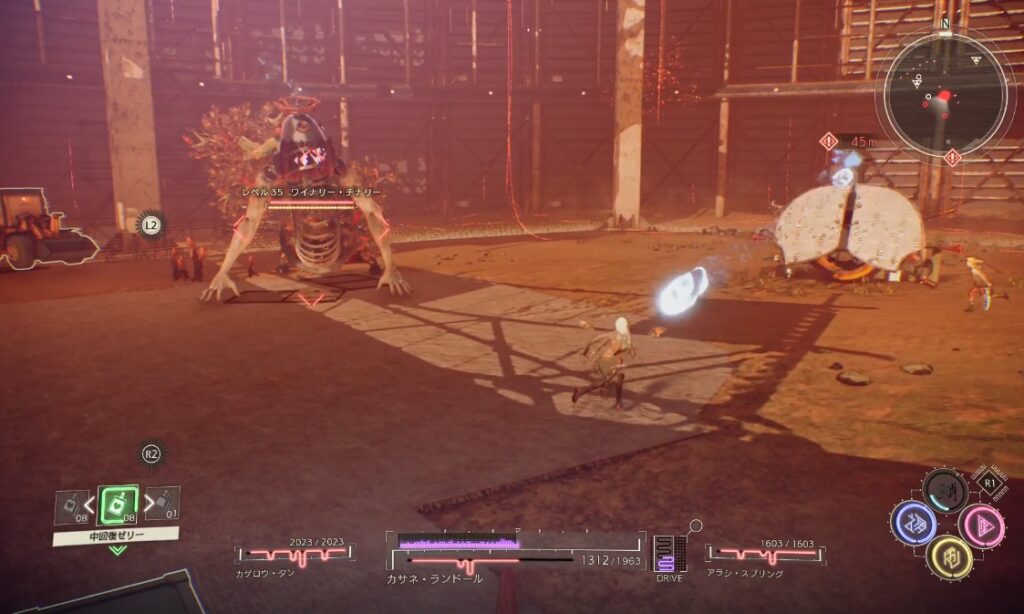1024x614 pixels.
Task: Activate the pink triangle SAS ability
Action: 981,525
